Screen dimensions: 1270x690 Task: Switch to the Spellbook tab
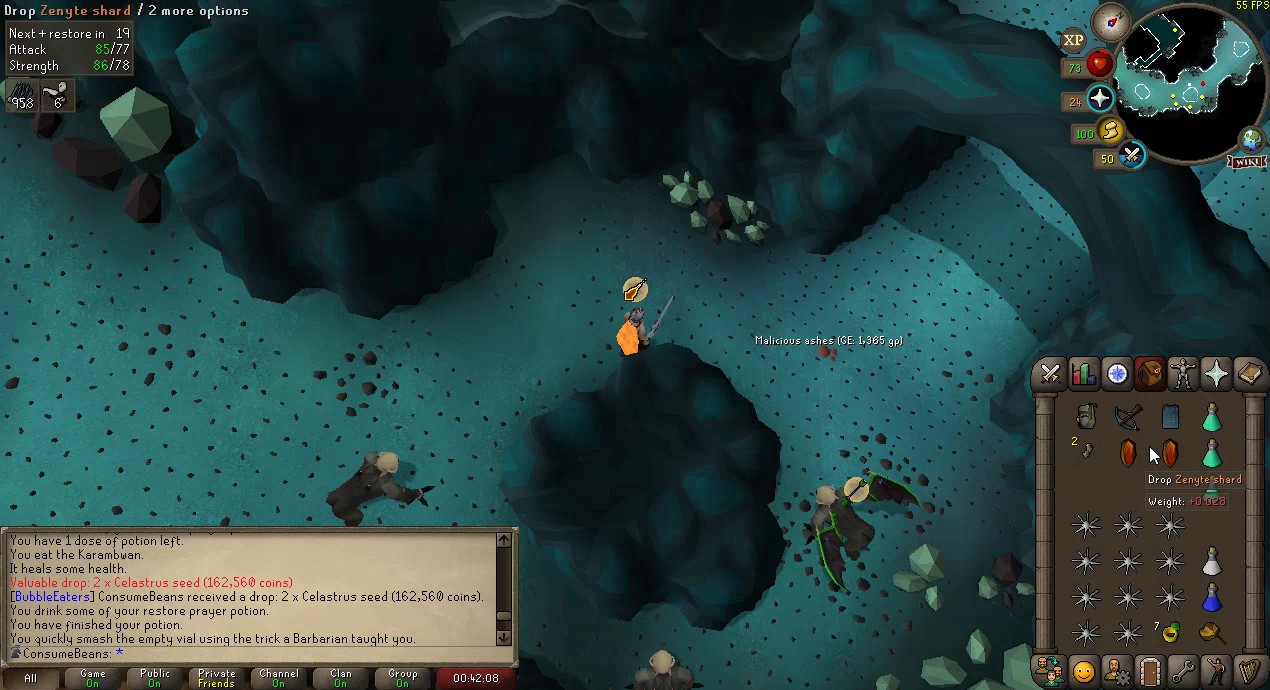click(x=1249, y=374)
